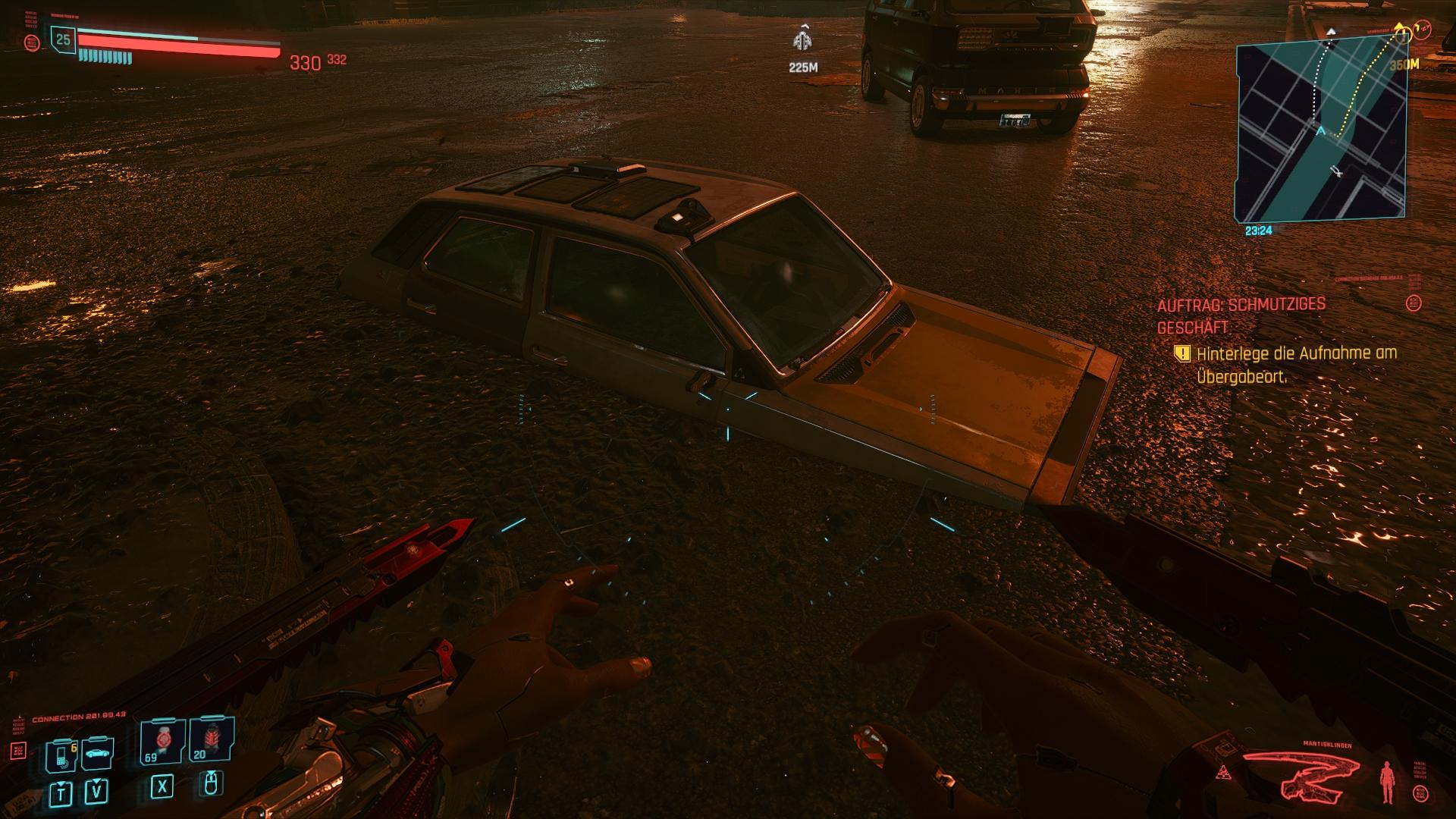Image resolution: width=1456 pixels, height=819 pixels.
Task: Click the circular ammo icon beside Mantisklingen
Action: pyautogui.click(x=1420, y=792)
